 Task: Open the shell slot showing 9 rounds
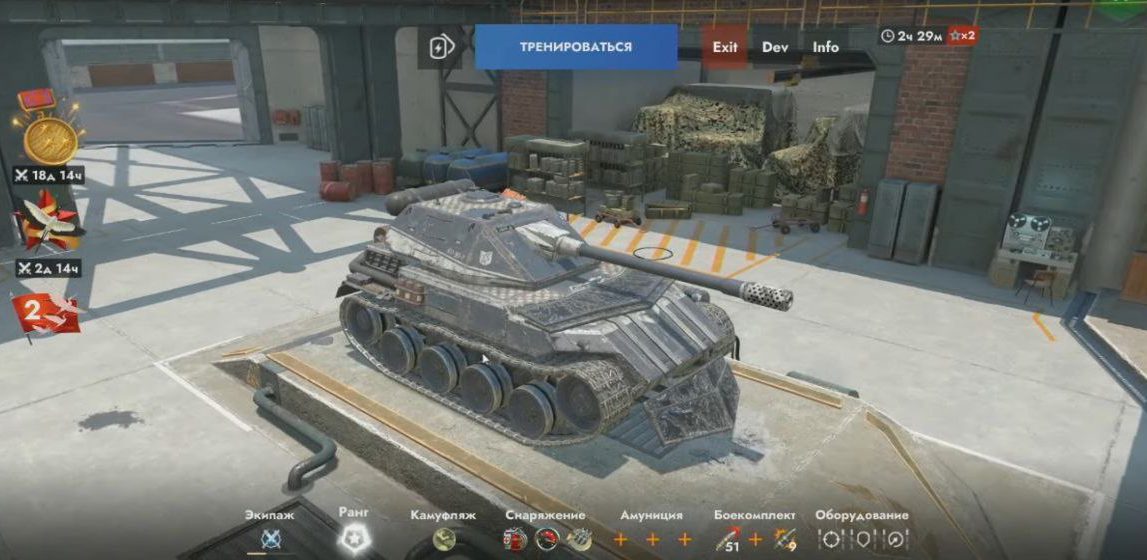click(x=782, y=540)
